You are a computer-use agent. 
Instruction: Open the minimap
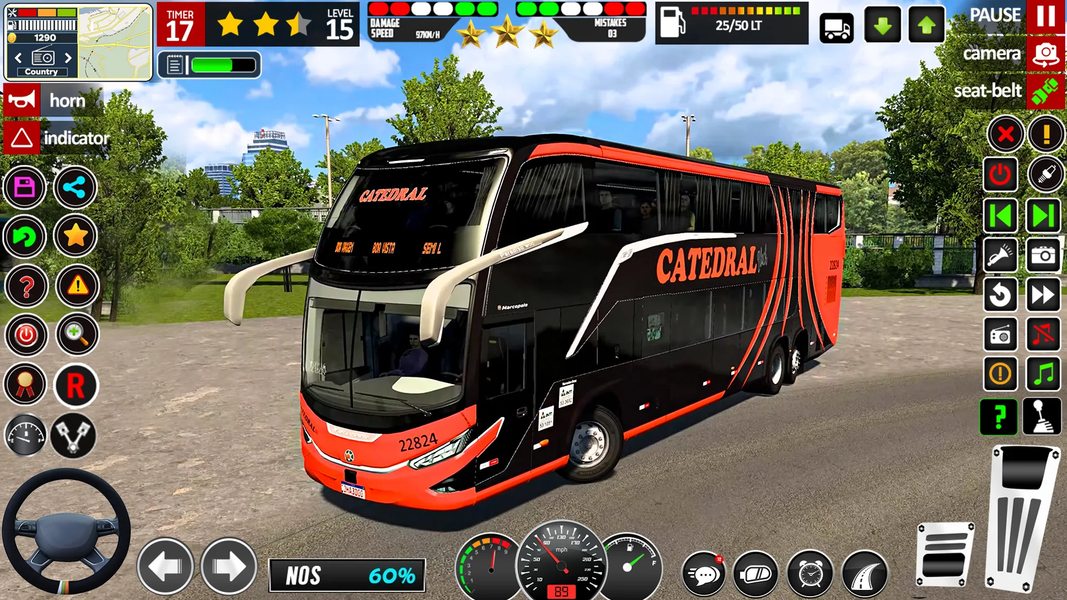(115, 39)
